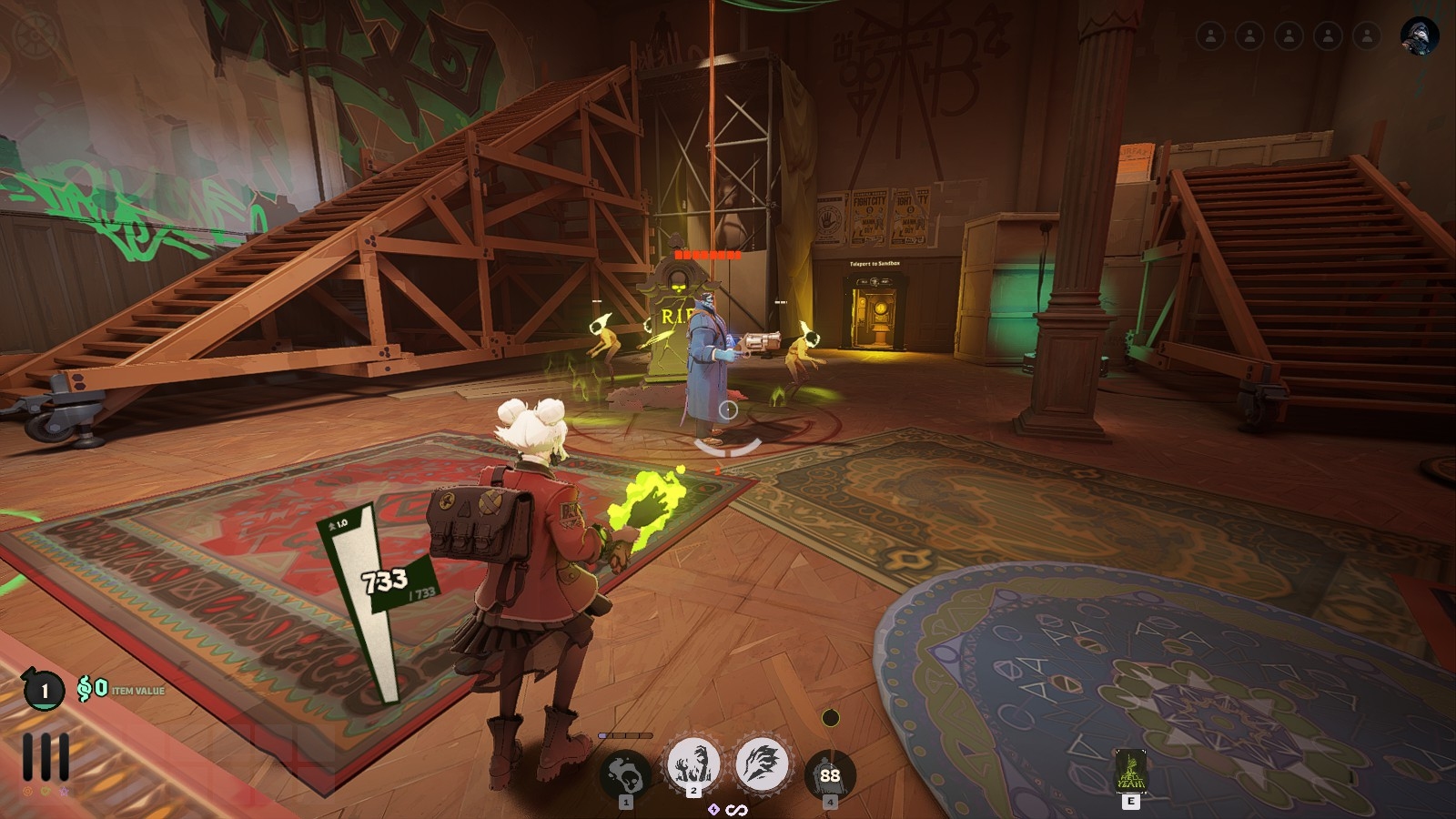Use the zombie hands rising ability
1456x819 pixels.
[x=693, y=765]
